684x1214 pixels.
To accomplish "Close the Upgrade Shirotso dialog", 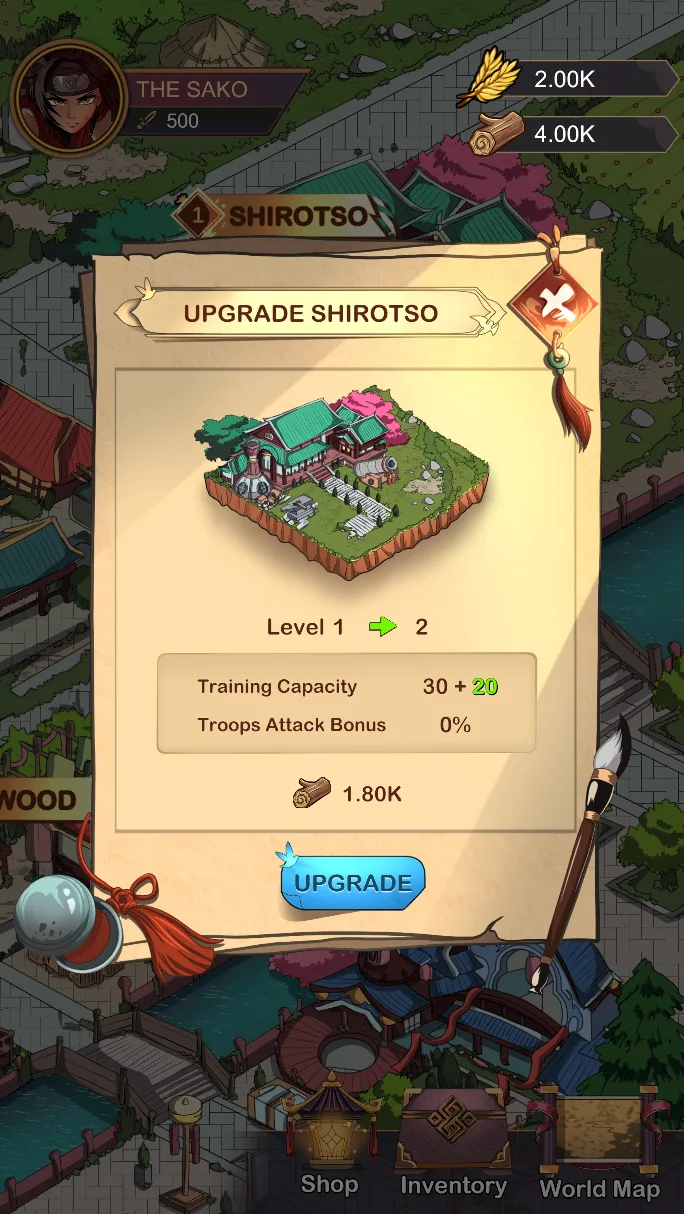I will [552, 305].
